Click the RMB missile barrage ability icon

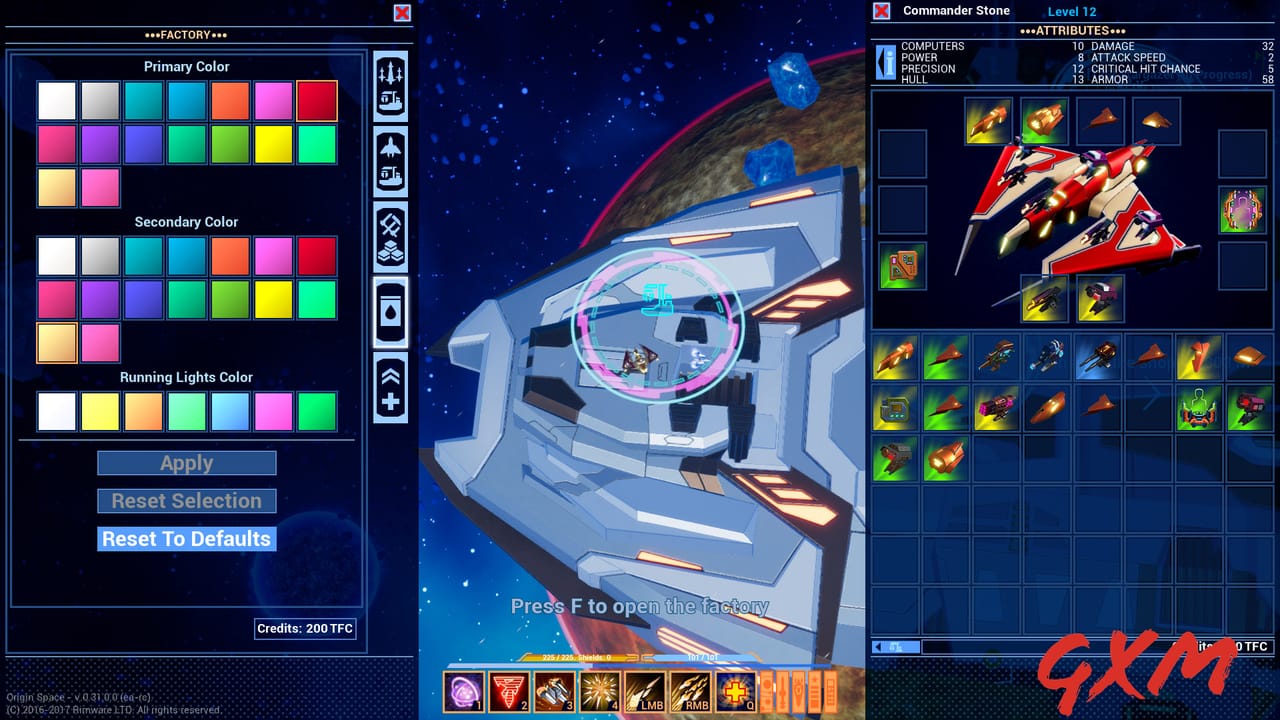pos(689,691)
